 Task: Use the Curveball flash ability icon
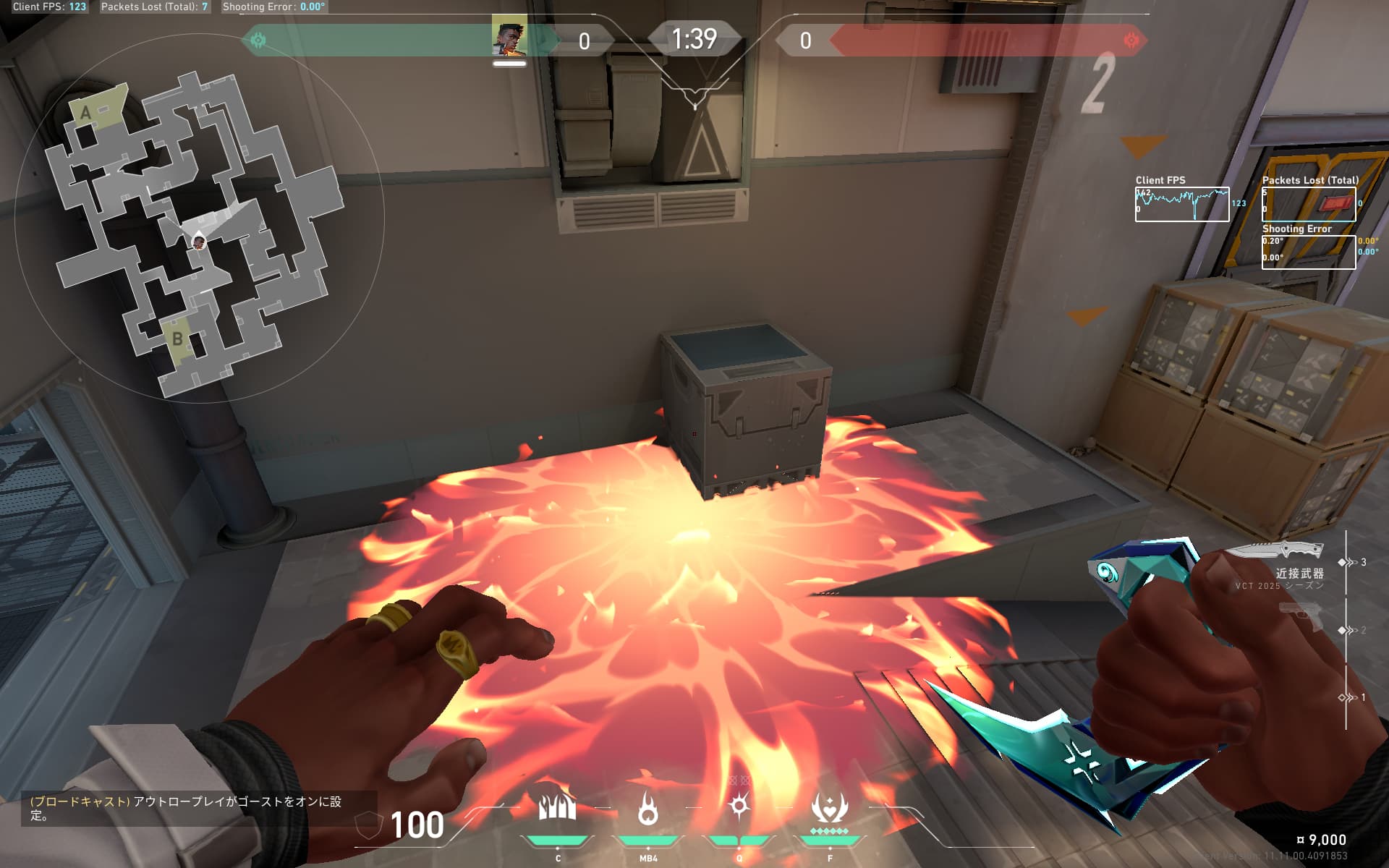(x=739, y=806)
